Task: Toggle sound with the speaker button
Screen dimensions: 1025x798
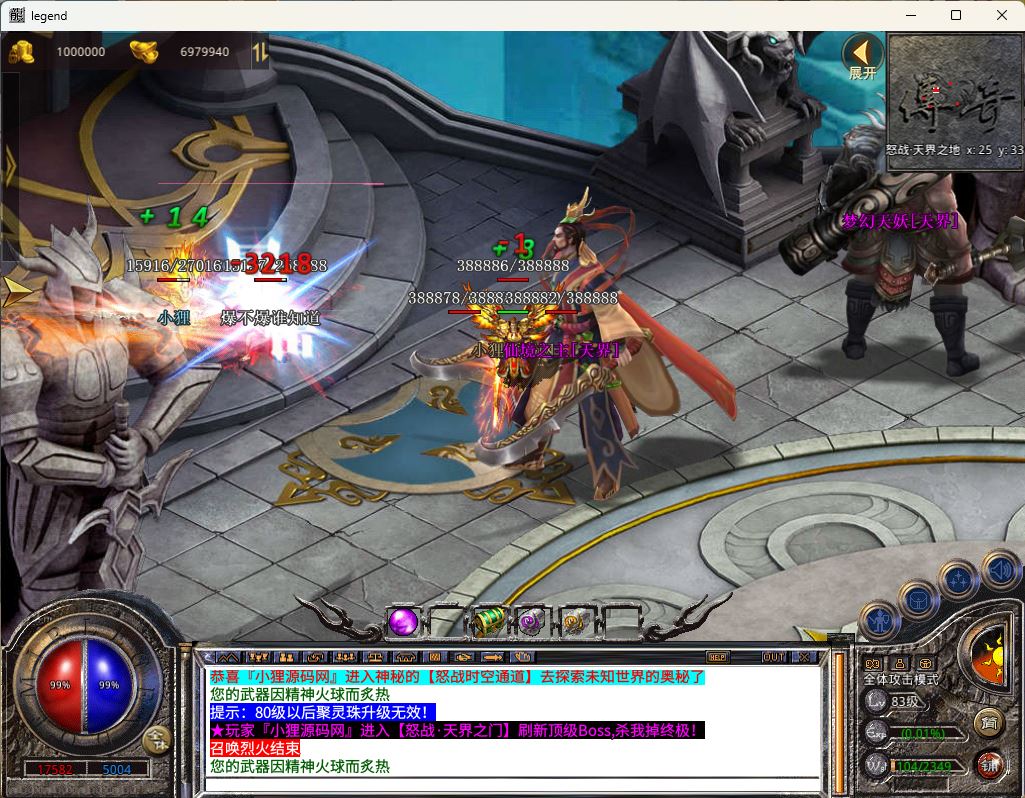Action: [999, 569]
